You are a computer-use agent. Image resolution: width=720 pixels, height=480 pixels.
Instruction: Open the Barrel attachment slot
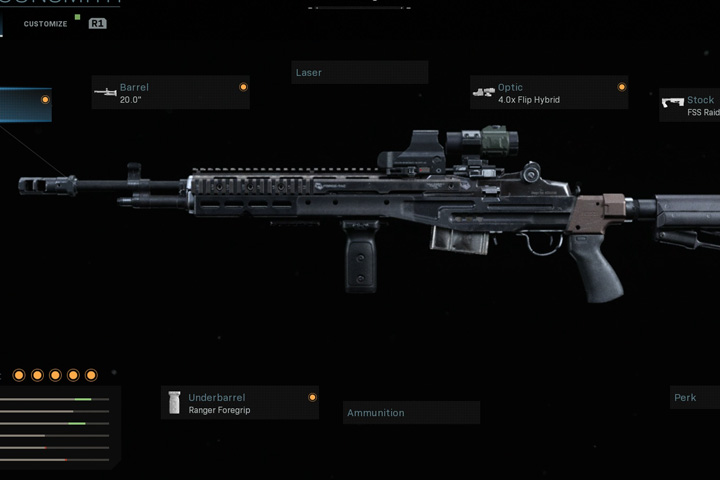point(170,93)
